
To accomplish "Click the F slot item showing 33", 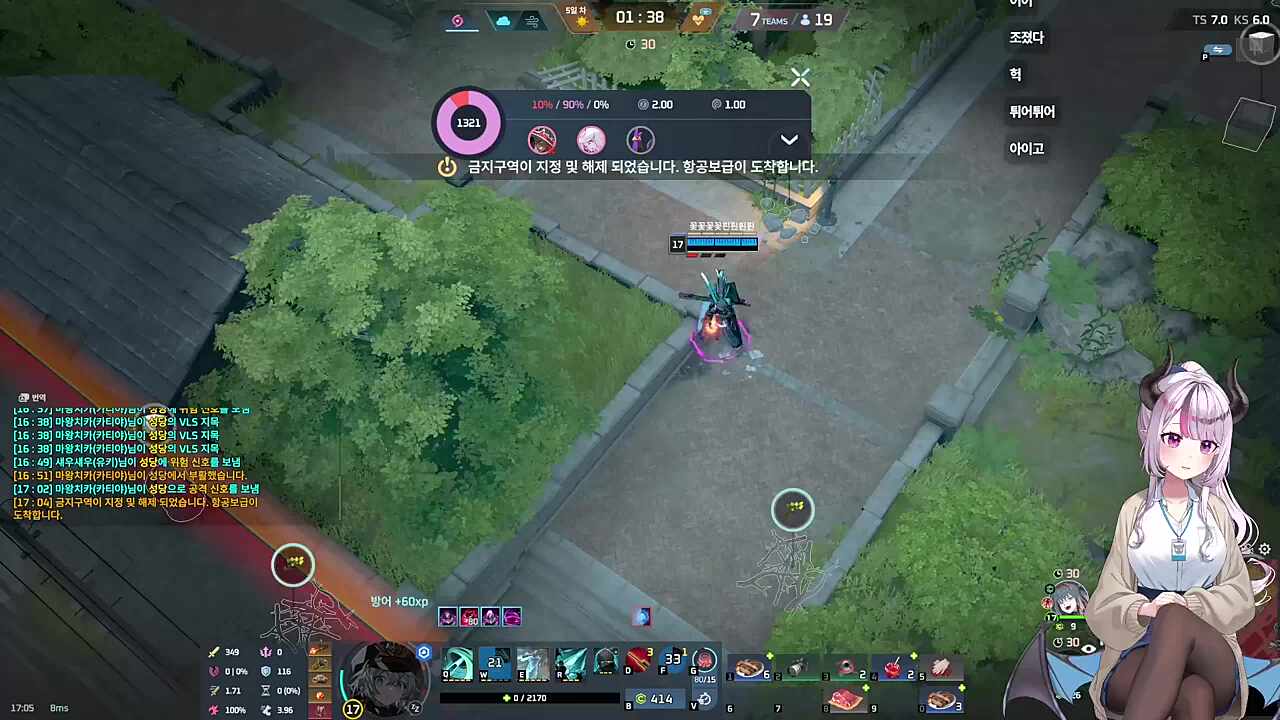I will pos(673,660).
